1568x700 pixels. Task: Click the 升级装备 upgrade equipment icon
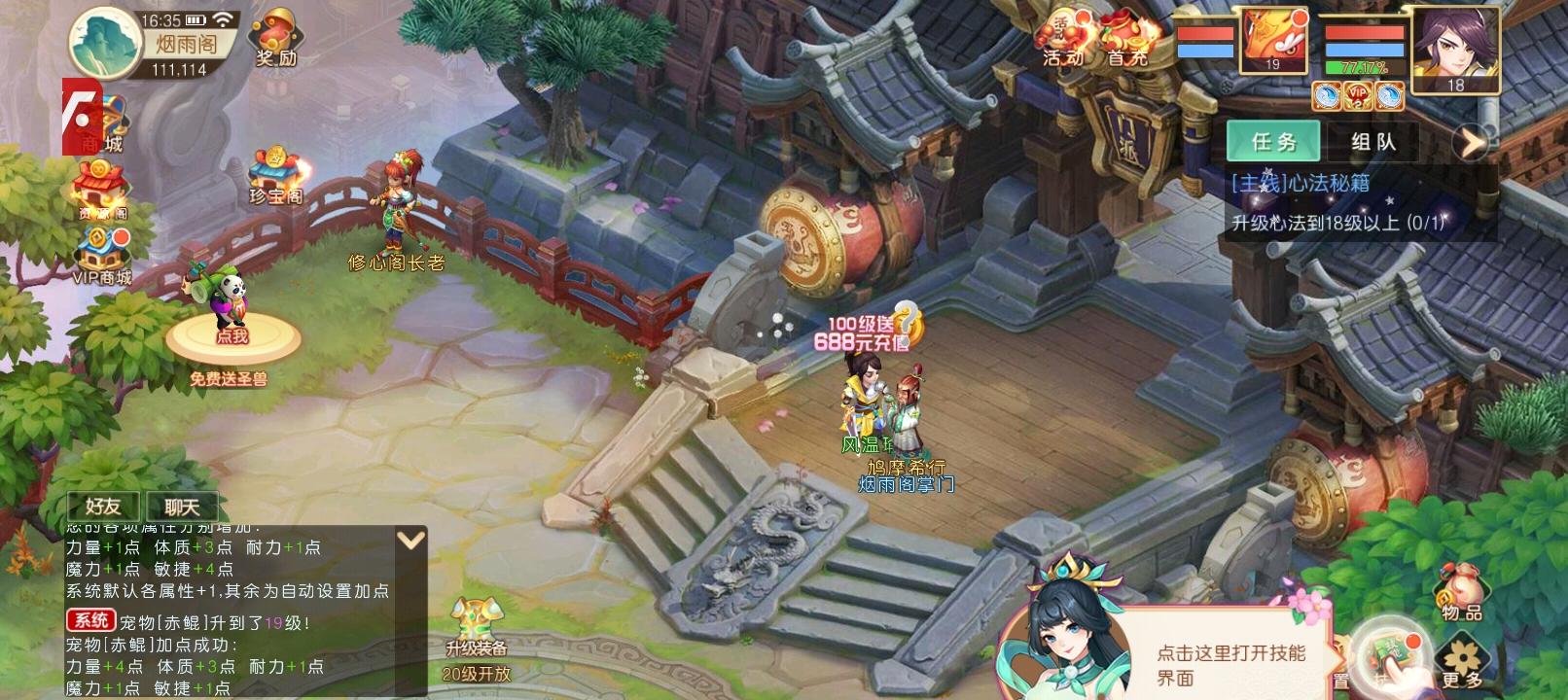click(476, 617)
